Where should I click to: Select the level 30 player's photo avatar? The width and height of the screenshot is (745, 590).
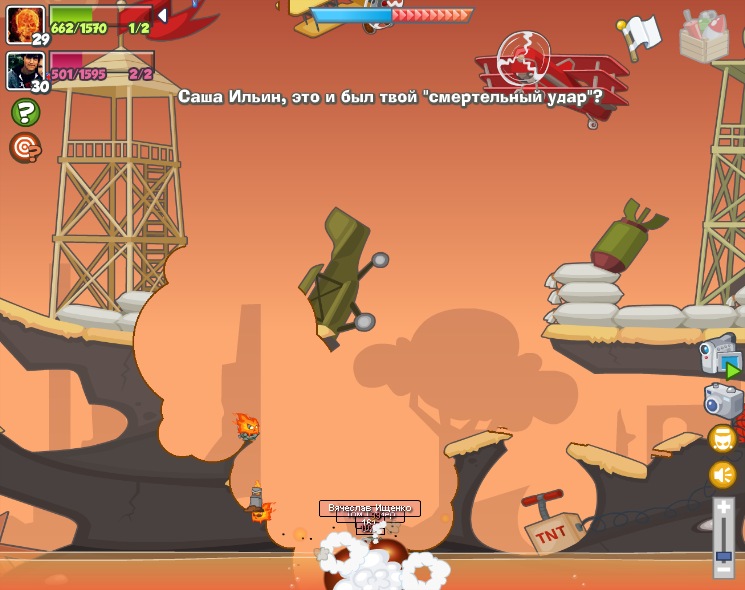(25, 70)
